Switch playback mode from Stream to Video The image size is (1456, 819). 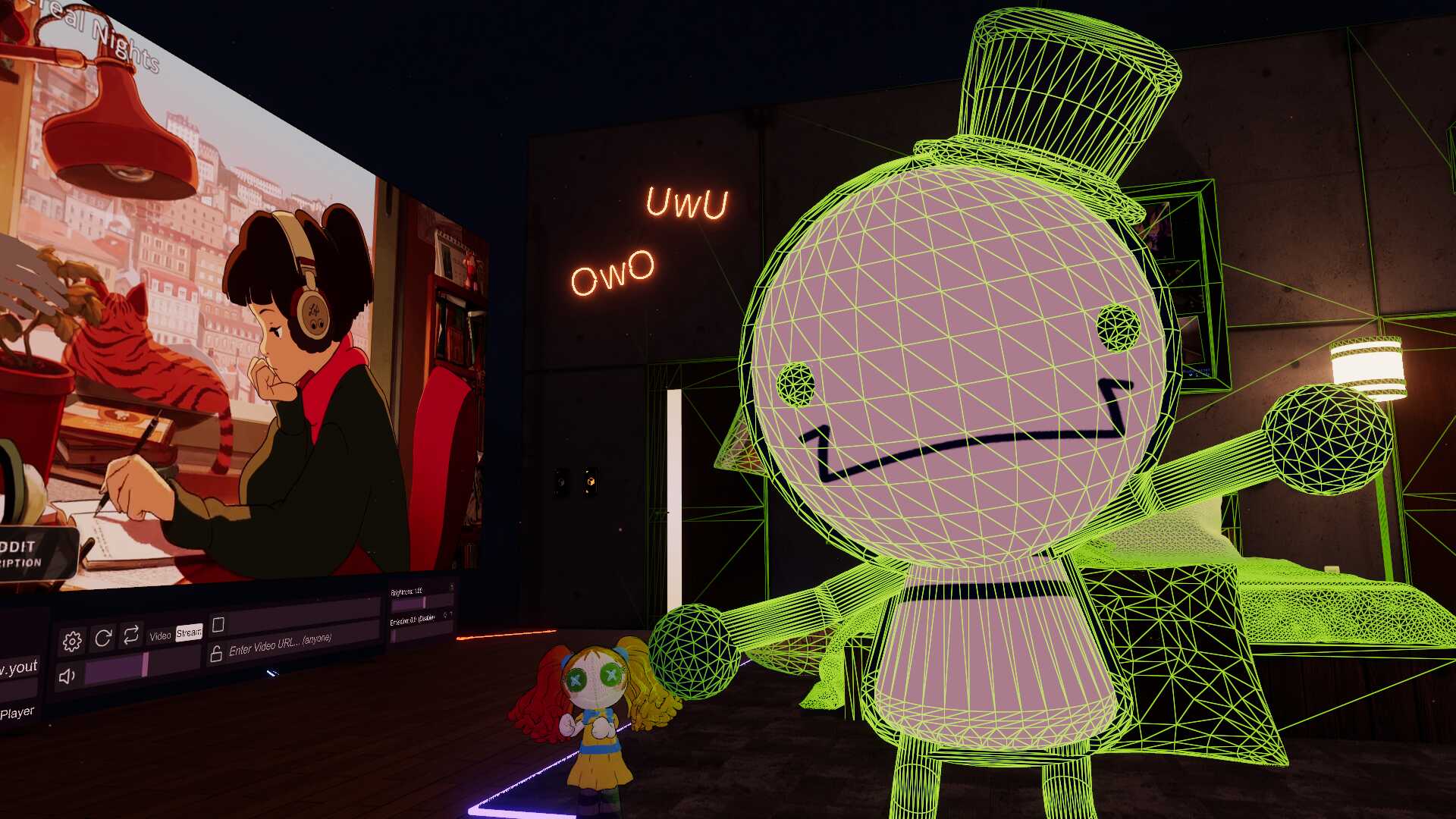[162, 633]
